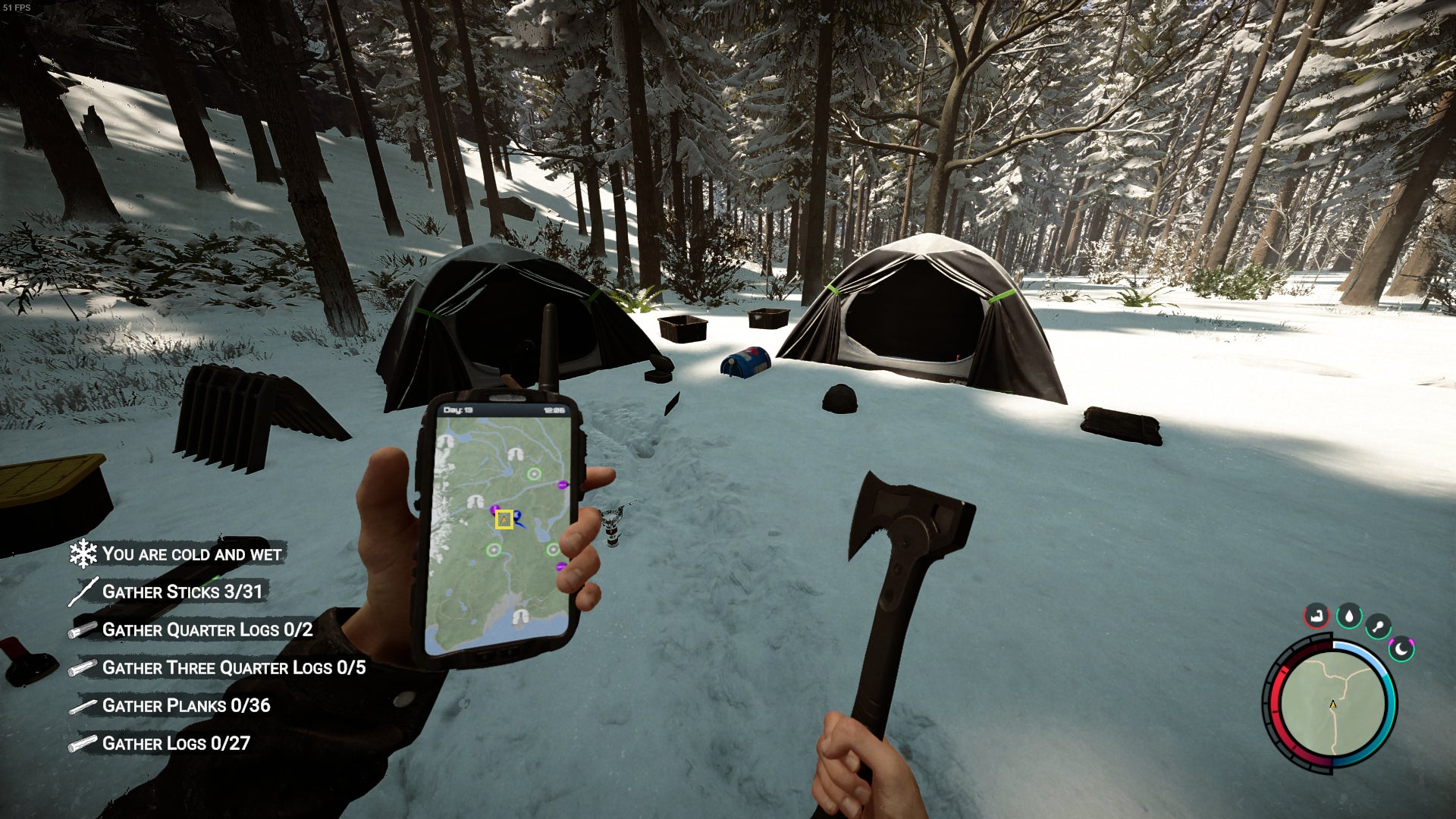This screenshot has width=1456, height=819.
Task: Click the Day: 13 label on the GPS screen
Action: pos(457,409)
